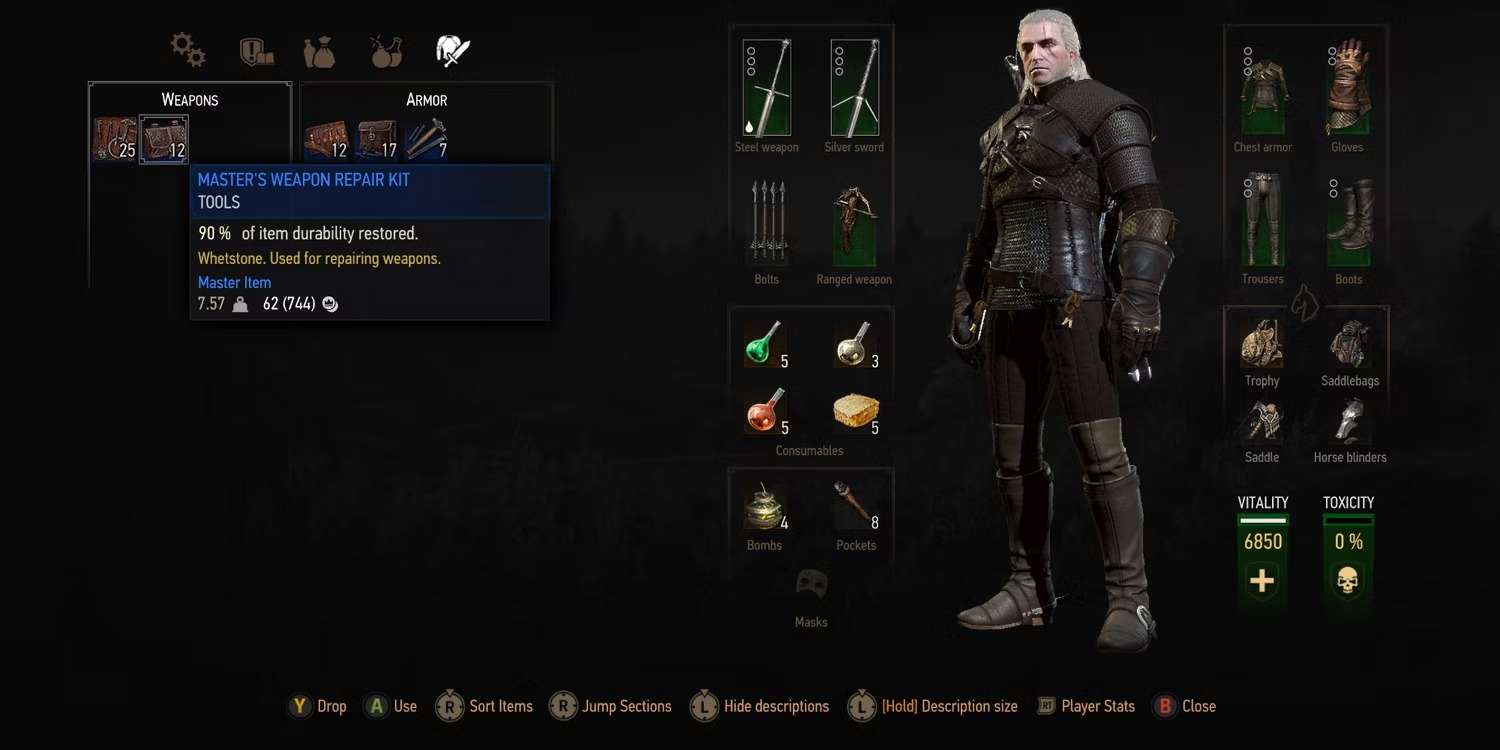Click the skull icon under Toxicity
This screenshot has width=1500, height=750.
(x=1348, y=578)
